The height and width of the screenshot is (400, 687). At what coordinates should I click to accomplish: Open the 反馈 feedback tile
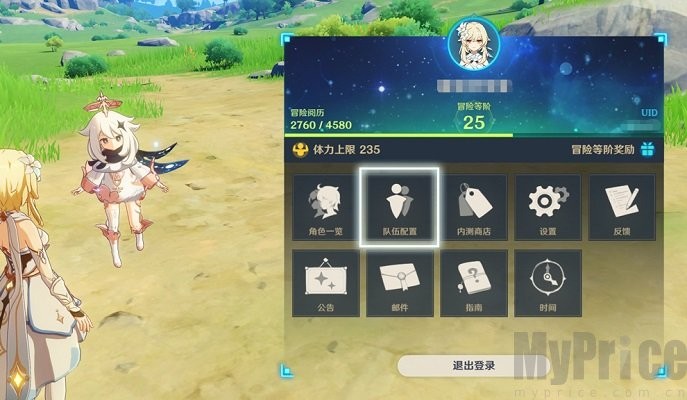pos(621,208)
